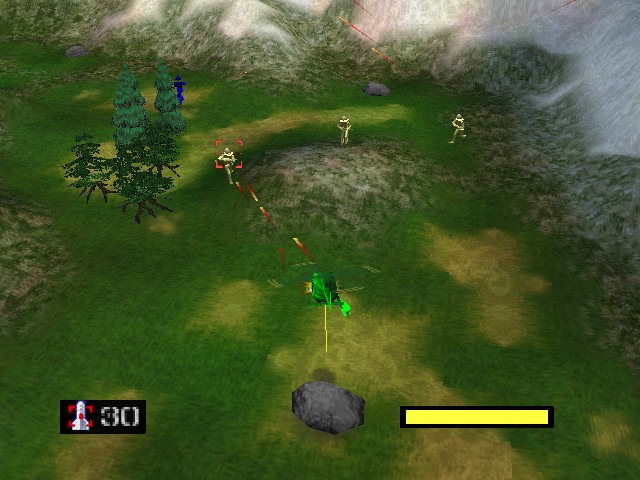The image size is (640, 480).
Task: Select the rocket weapon icon
Action: (x=79, y=416)
